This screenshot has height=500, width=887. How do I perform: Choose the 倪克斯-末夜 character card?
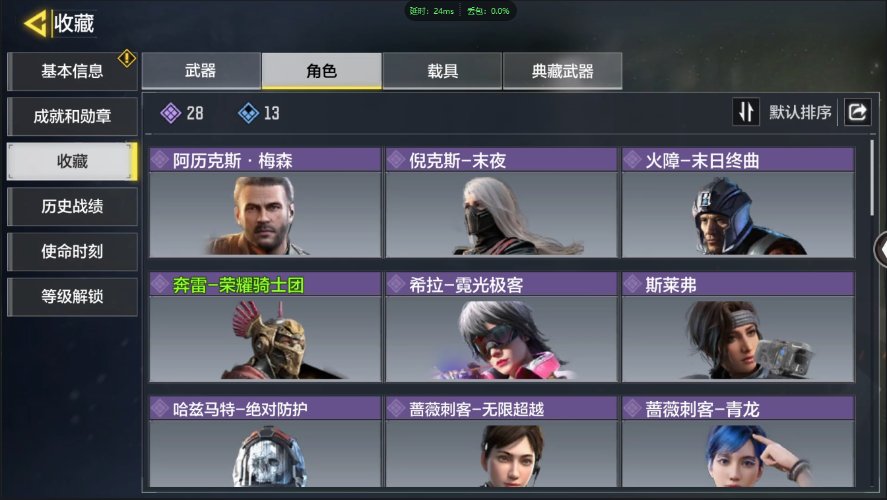(x=501, y=202)
